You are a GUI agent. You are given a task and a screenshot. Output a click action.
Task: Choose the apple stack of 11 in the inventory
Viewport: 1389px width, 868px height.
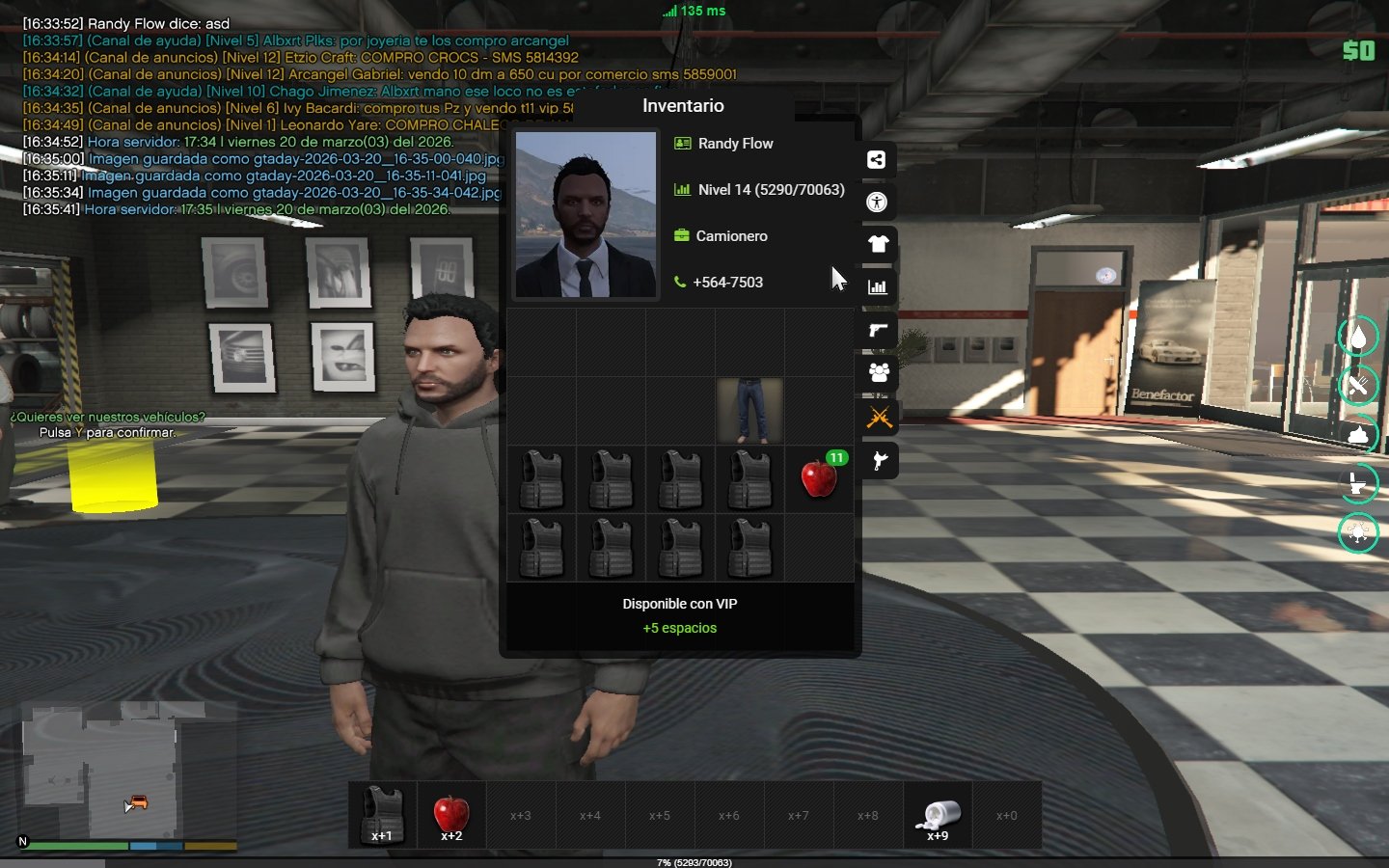click(x=819, y=478)
